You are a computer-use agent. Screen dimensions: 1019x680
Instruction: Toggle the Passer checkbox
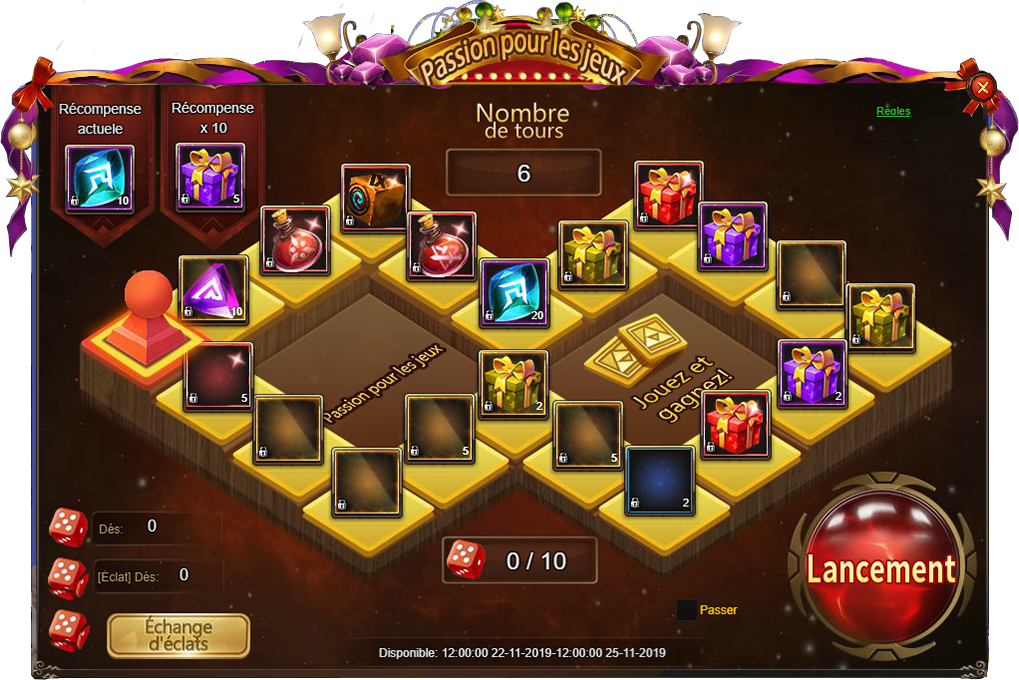click(x=687, y=610)
